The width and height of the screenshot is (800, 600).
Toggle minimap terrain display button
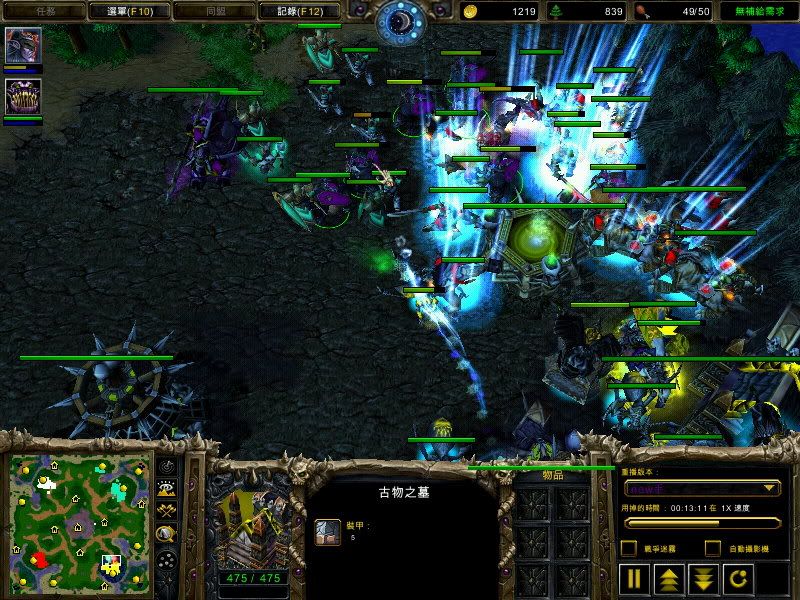[x=167, y=489]
